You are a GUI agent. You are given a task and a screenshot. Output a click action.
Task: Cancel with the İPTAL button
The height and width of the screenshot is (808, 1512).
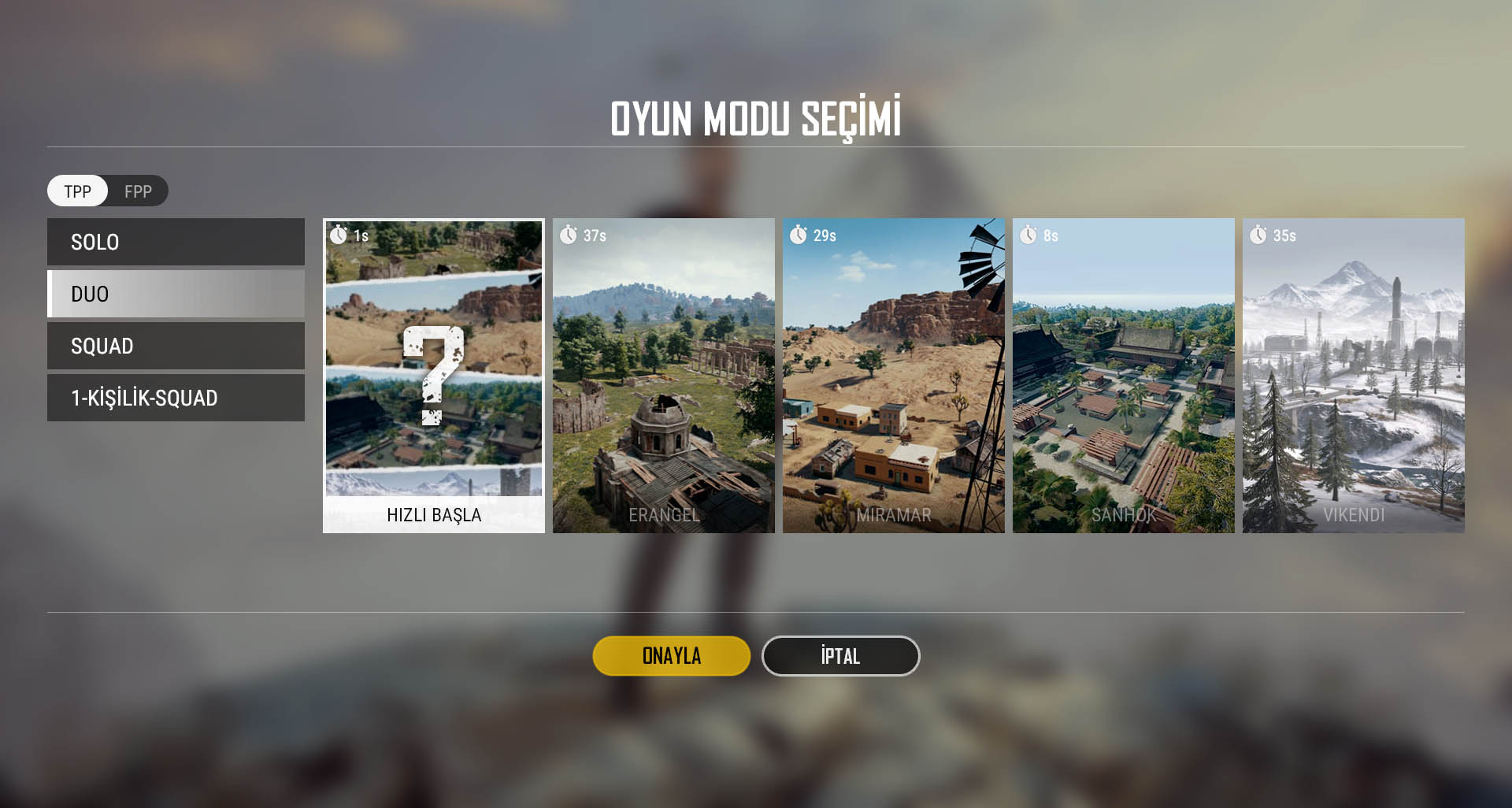click(x=840, y=656)
